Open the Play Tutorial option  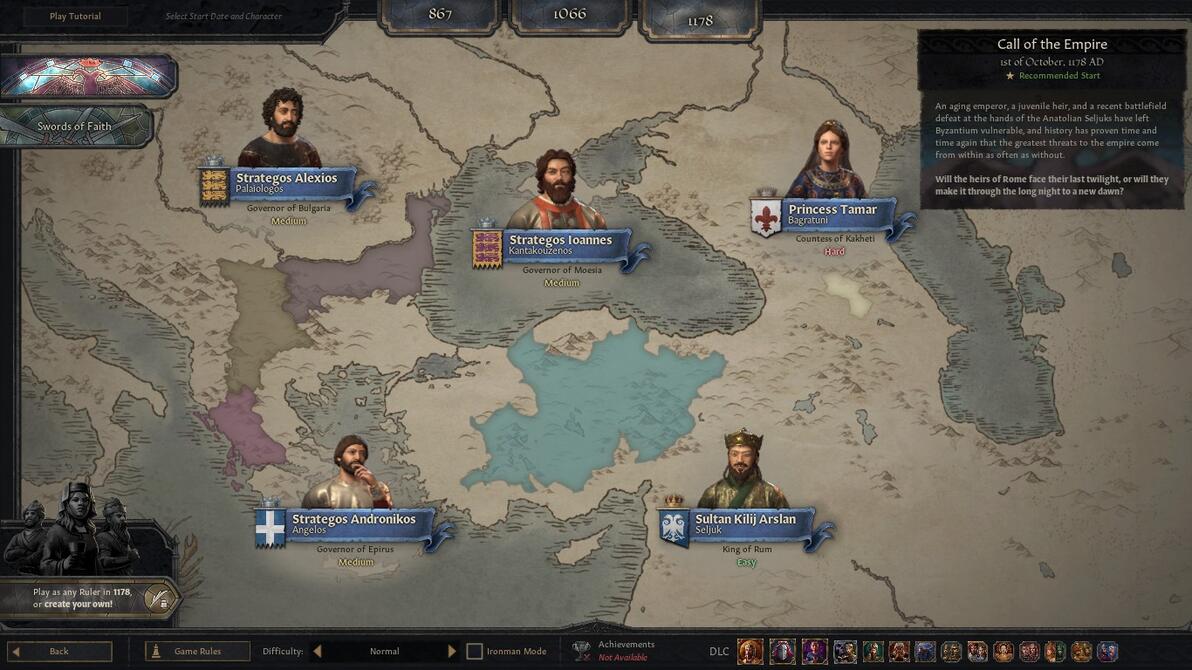pos(75,16)
